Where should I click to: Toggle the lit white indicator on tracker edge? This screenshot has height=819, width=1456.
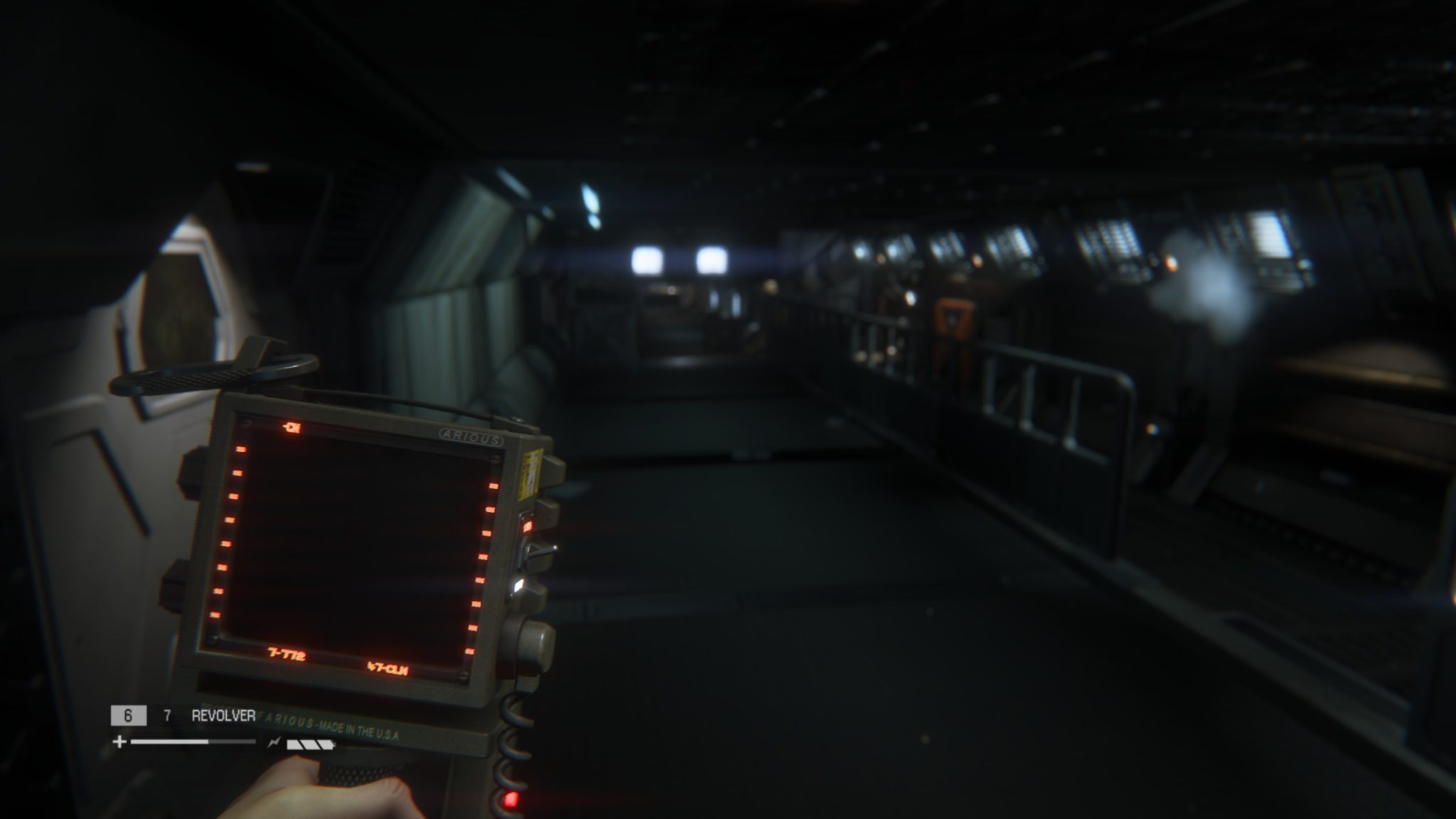coord(518,585)
